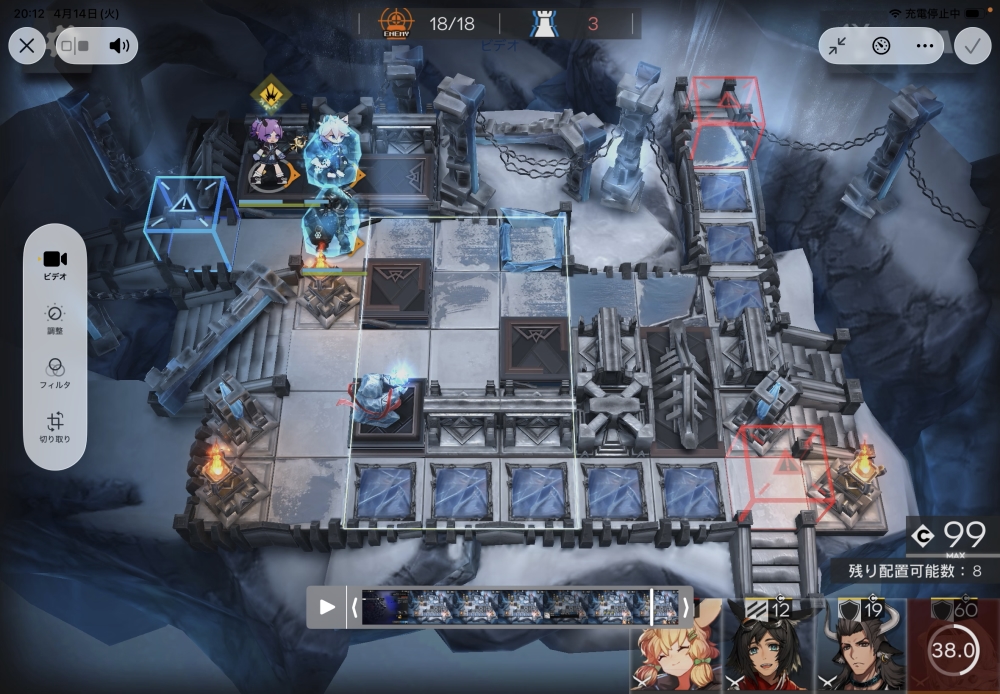Open the three-dot more options menu
Screen dimensions: 1000x694
(924, 46)
